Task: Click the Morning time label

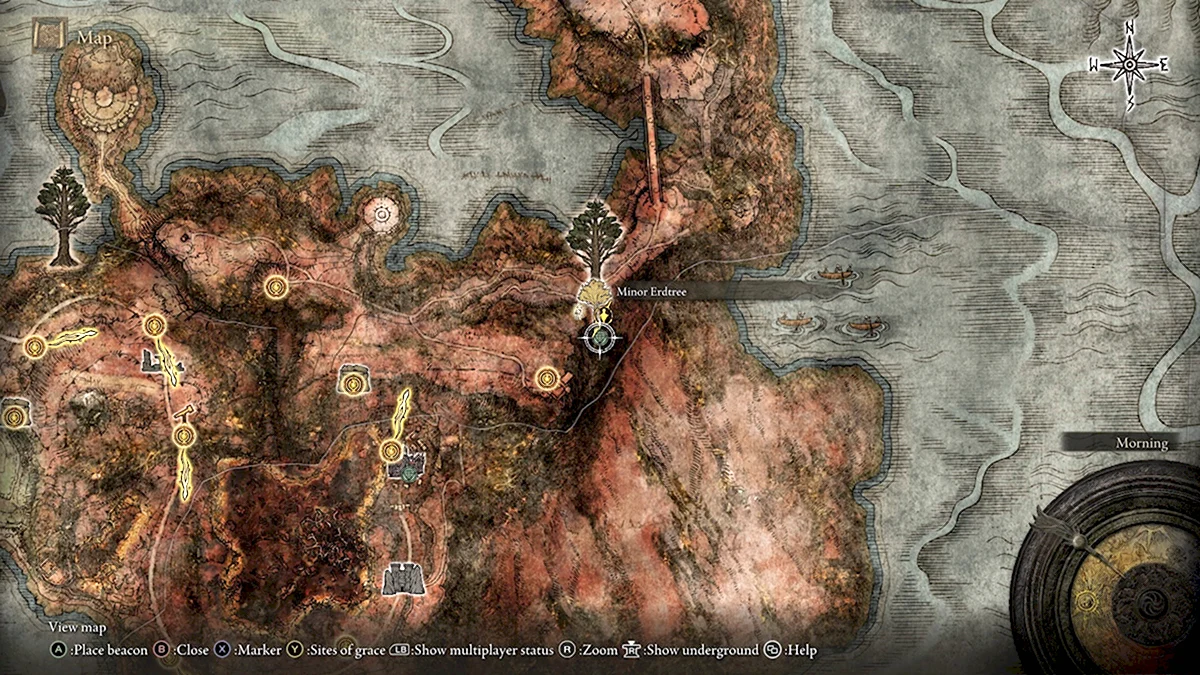Action: pos(1141,443)
